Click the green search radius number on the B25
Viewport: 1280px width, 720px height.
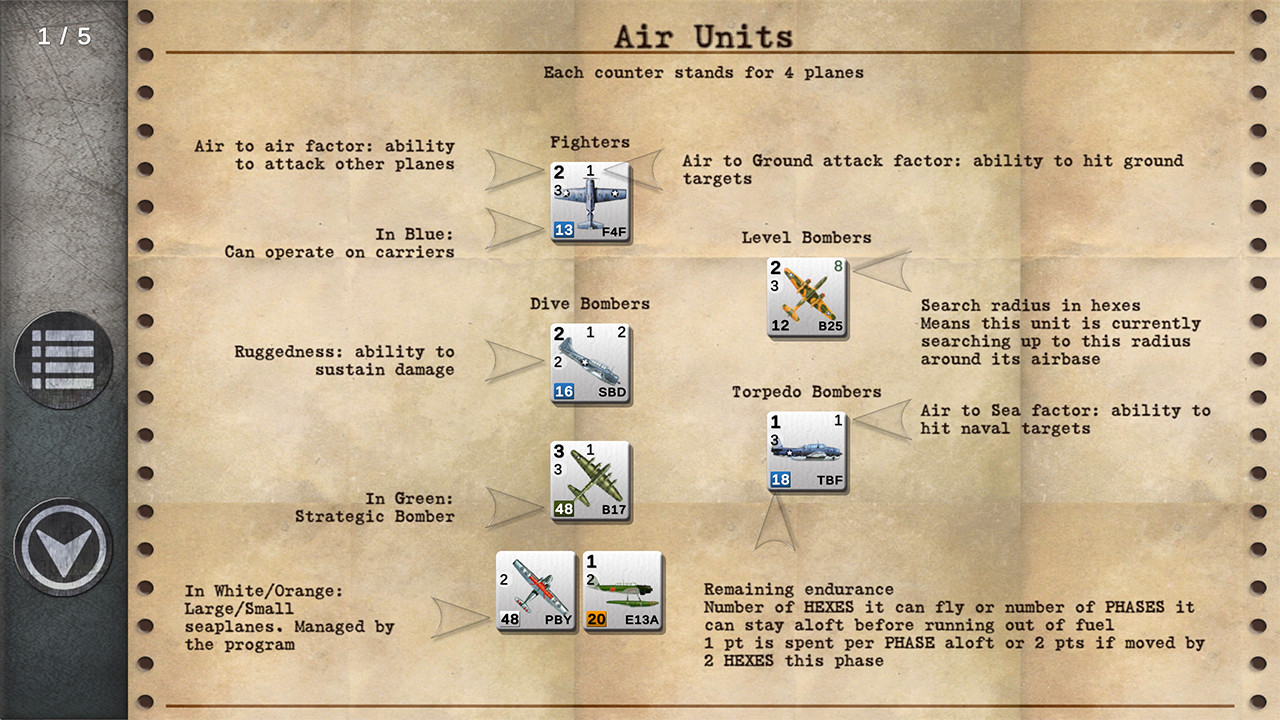(x=839, y=268)
